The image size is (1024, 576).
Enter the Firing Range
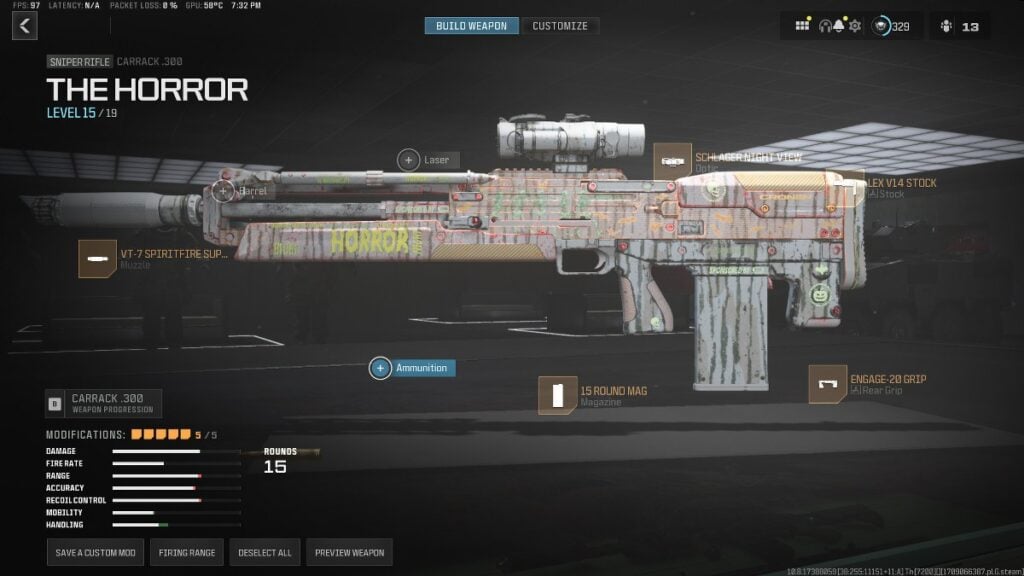pyautogui.click(x=186, y=552)
